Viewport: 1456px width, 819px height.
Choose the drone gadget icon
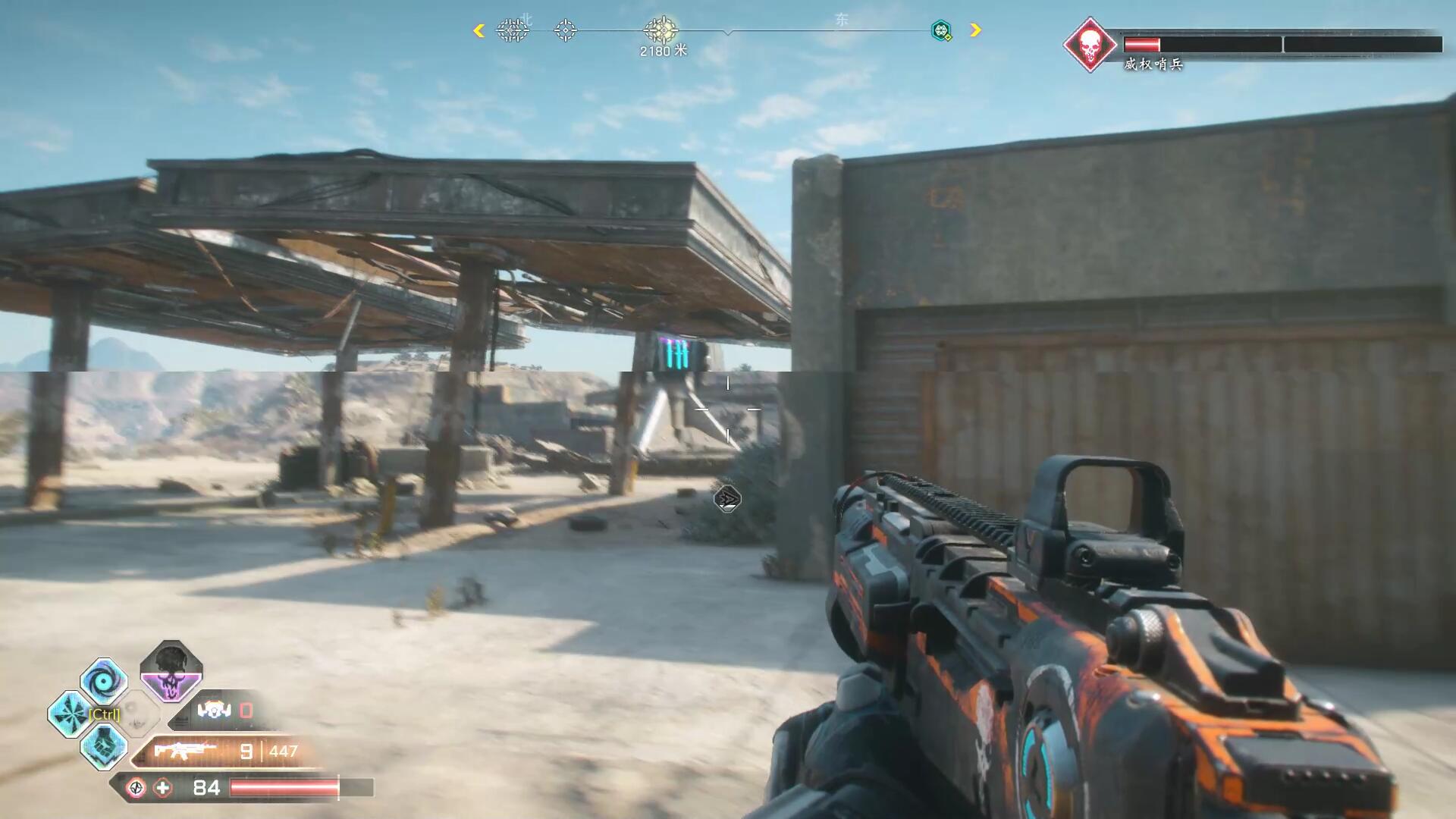[214, 711]
